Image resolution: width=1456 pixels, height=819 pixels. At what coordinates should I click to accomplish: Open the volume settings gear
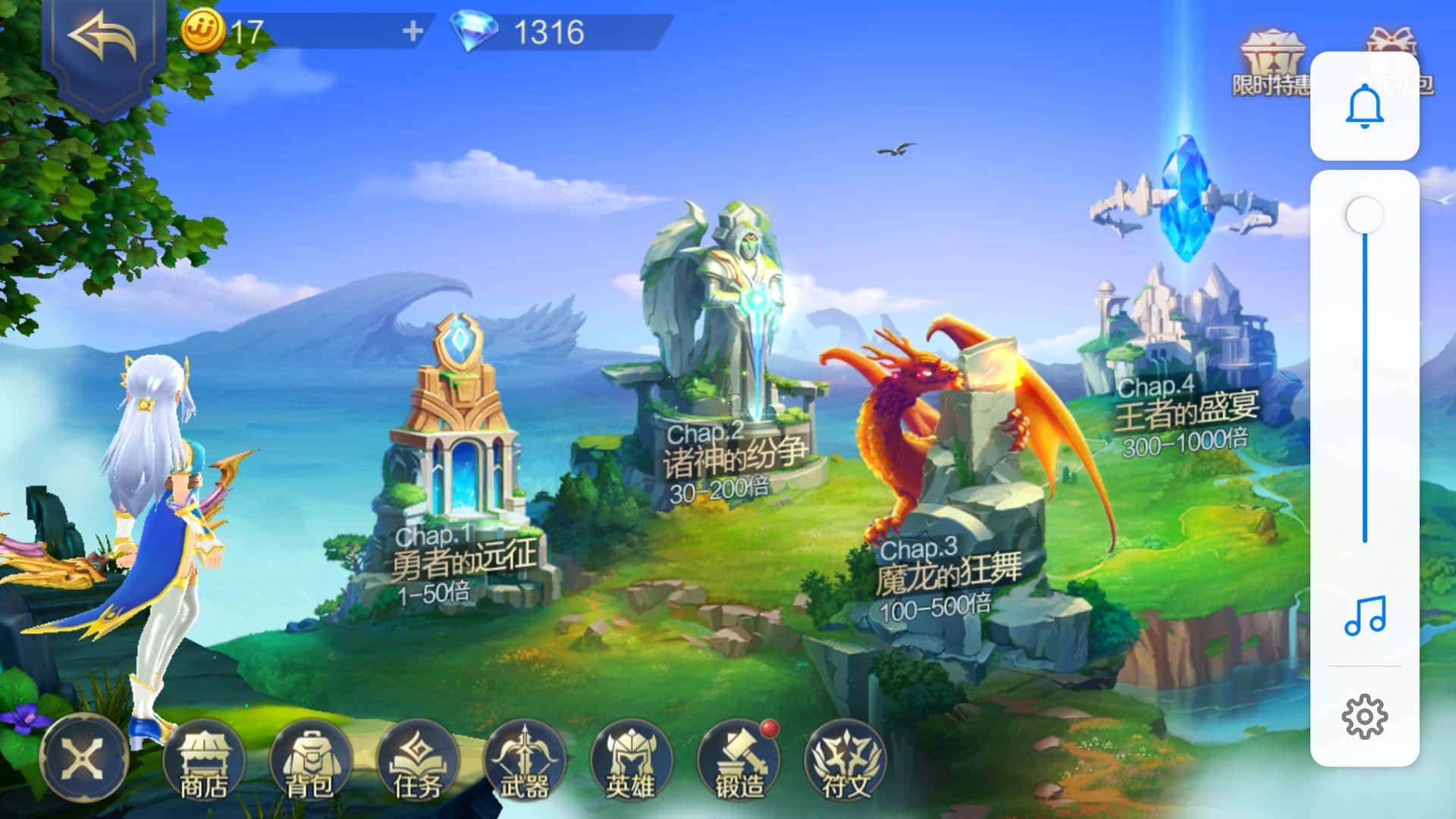(1364, 716)
